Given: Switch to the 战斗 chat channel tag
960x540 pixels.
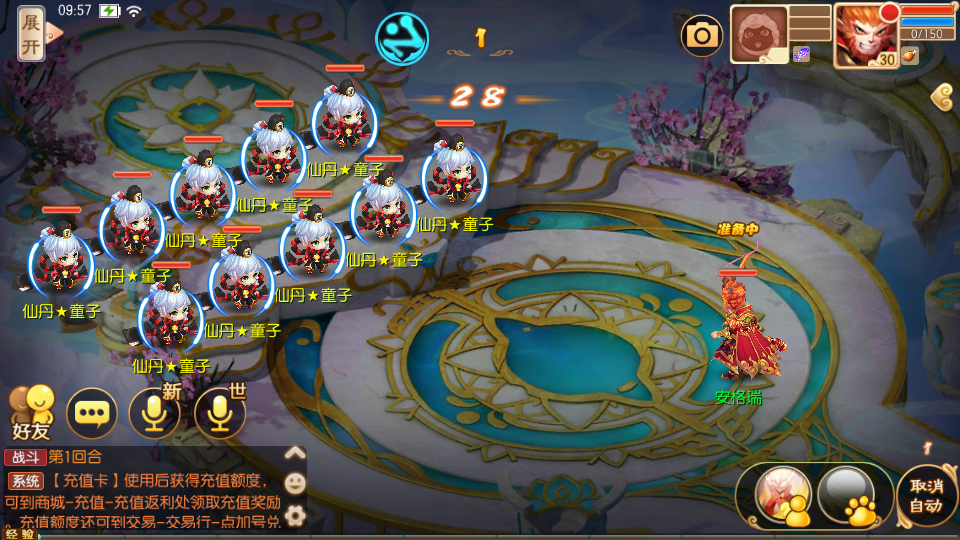Looking at the screenshot, I should 24,457.
